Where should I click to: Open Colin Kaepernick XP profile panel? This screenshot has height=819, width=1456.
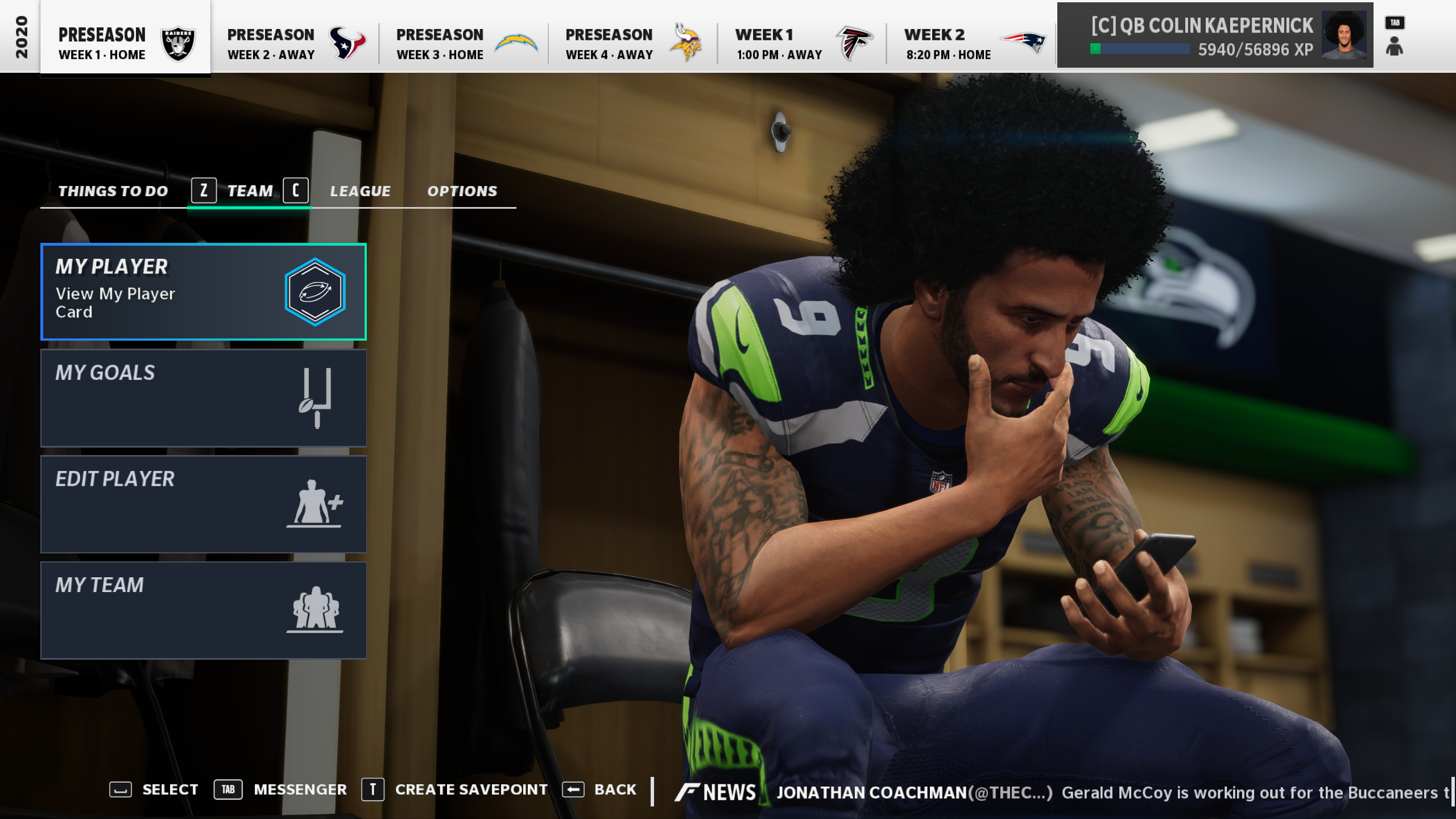pos(1215,35)
